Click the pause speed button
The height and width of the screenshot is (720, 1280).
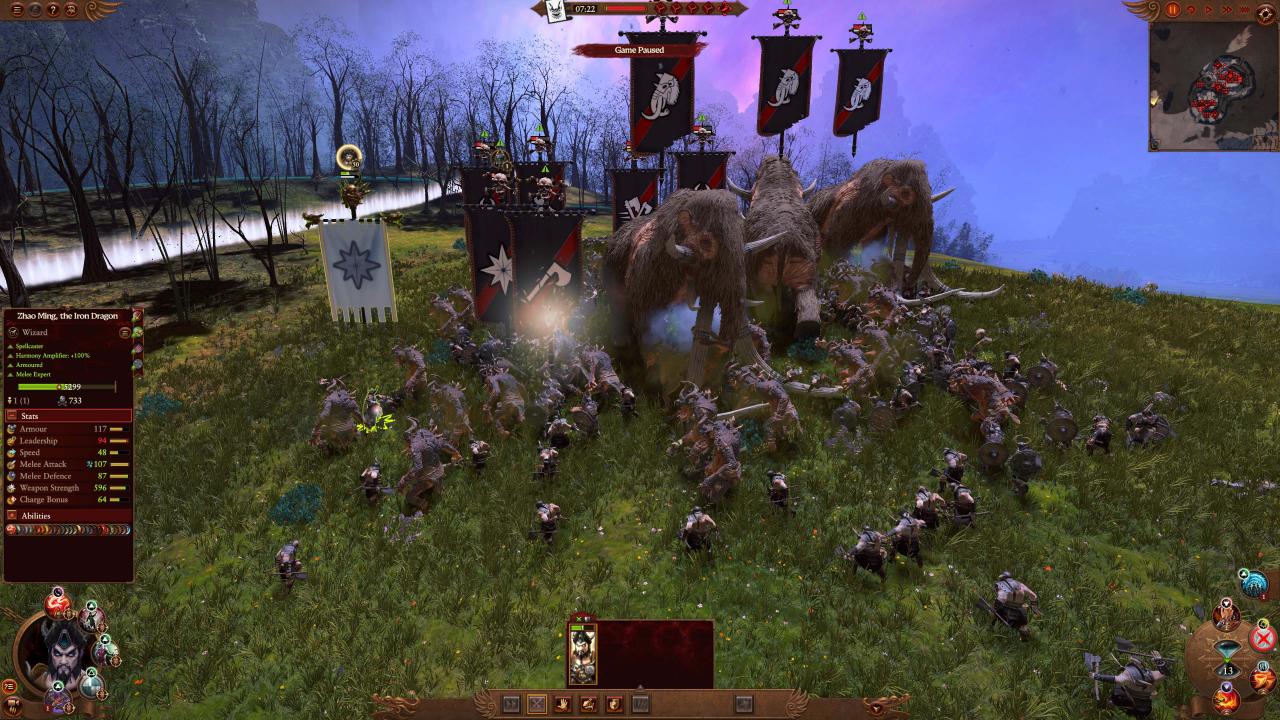(x=1173, y=10)
